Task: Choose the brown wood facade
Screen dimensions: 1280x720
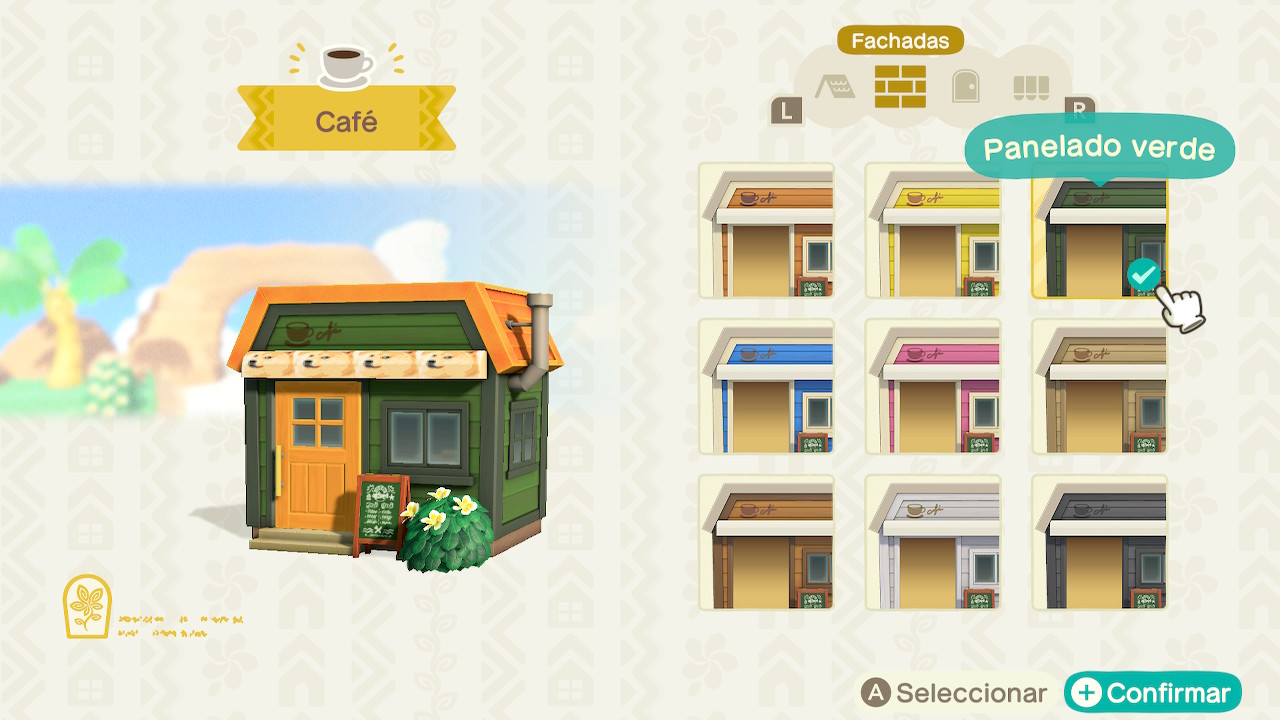Action: coord(767,543)
